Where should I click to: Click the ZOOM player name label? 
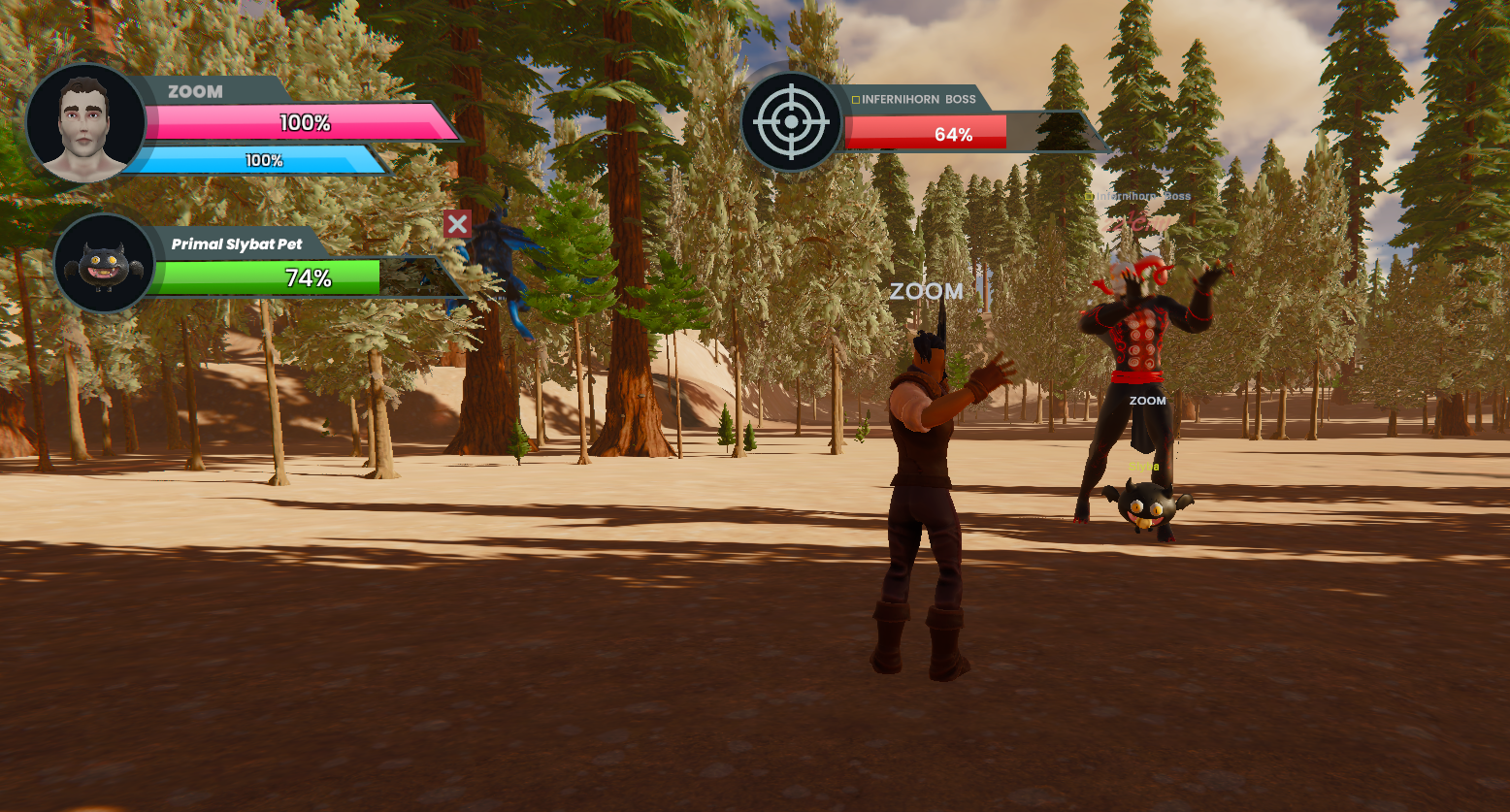pos(193,91)
